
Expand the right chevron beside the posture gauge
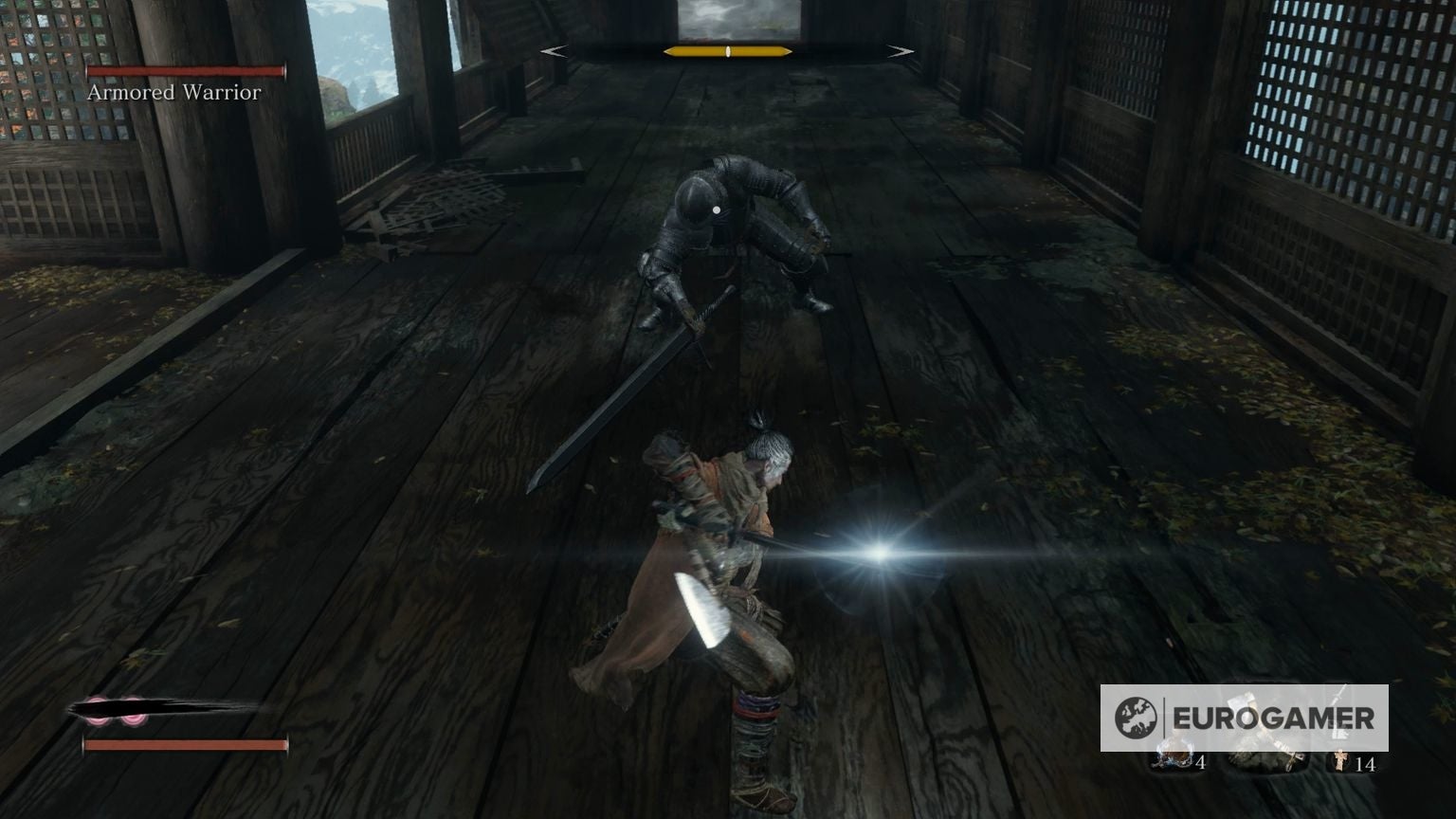coord(901,51)
